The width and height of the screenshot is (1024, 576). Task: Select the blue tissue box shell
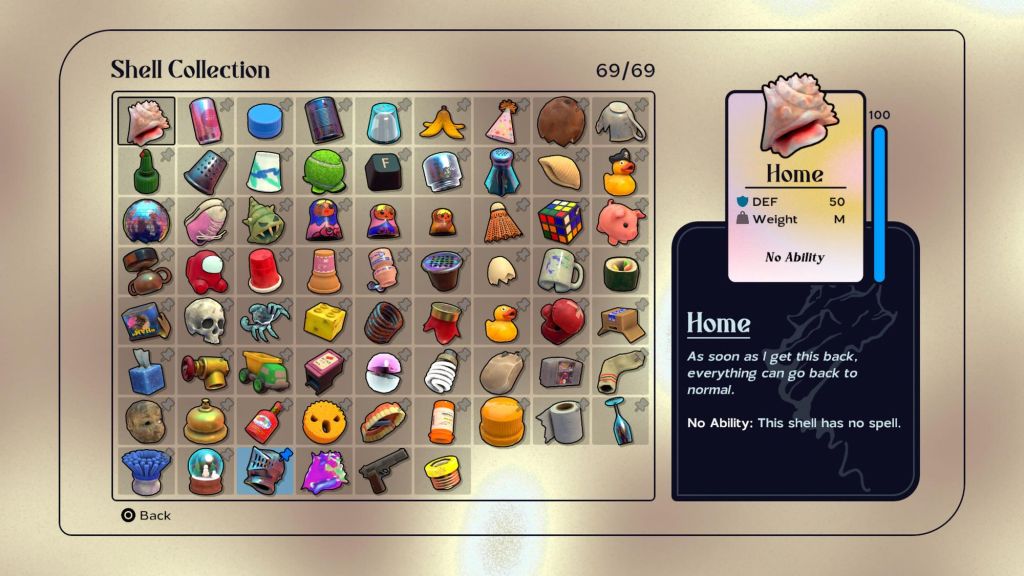(146, 371)
